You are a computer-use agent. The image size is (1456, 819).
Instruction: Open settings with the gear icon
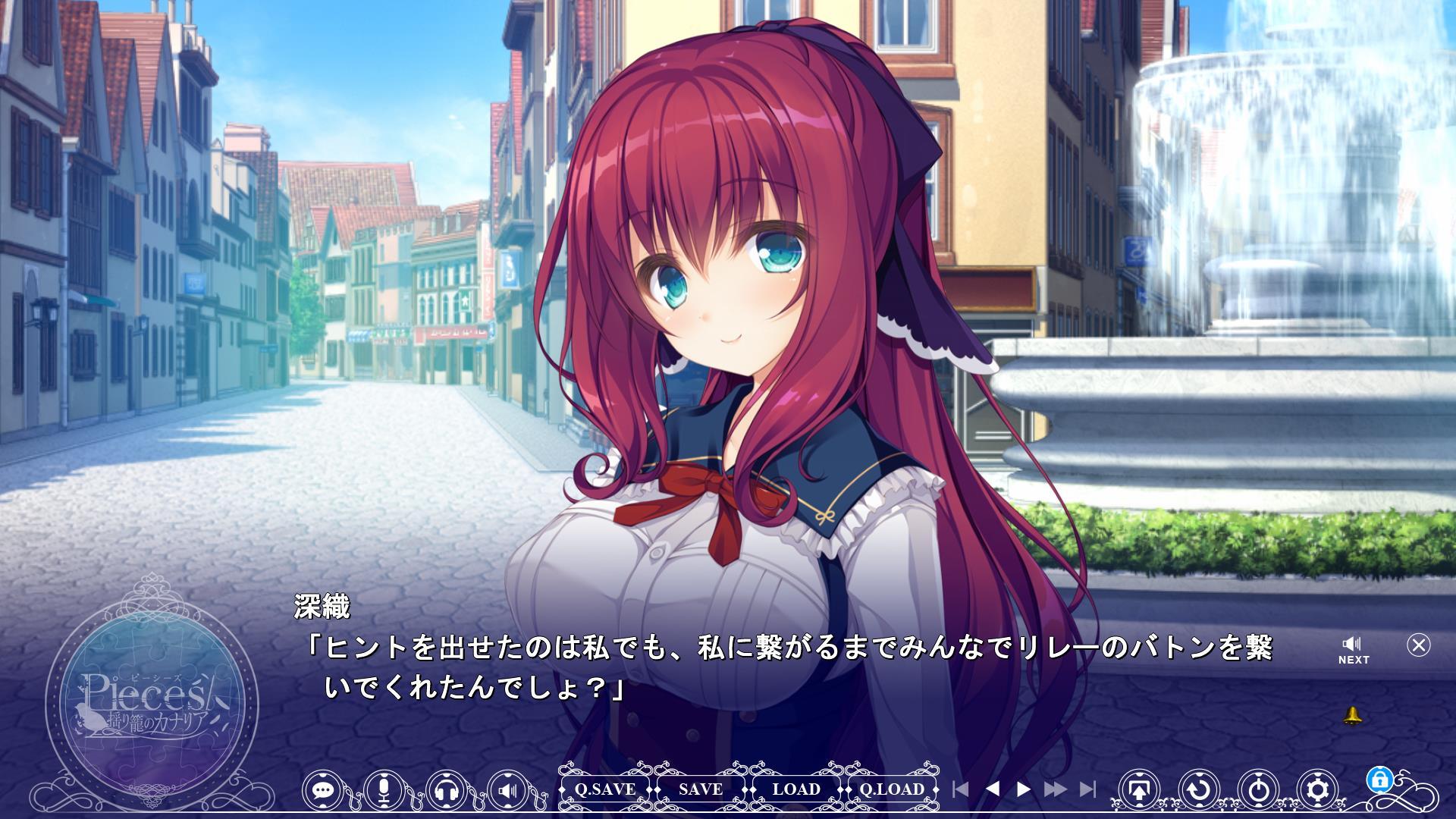pyautogui.click(x=1319, y=790)
